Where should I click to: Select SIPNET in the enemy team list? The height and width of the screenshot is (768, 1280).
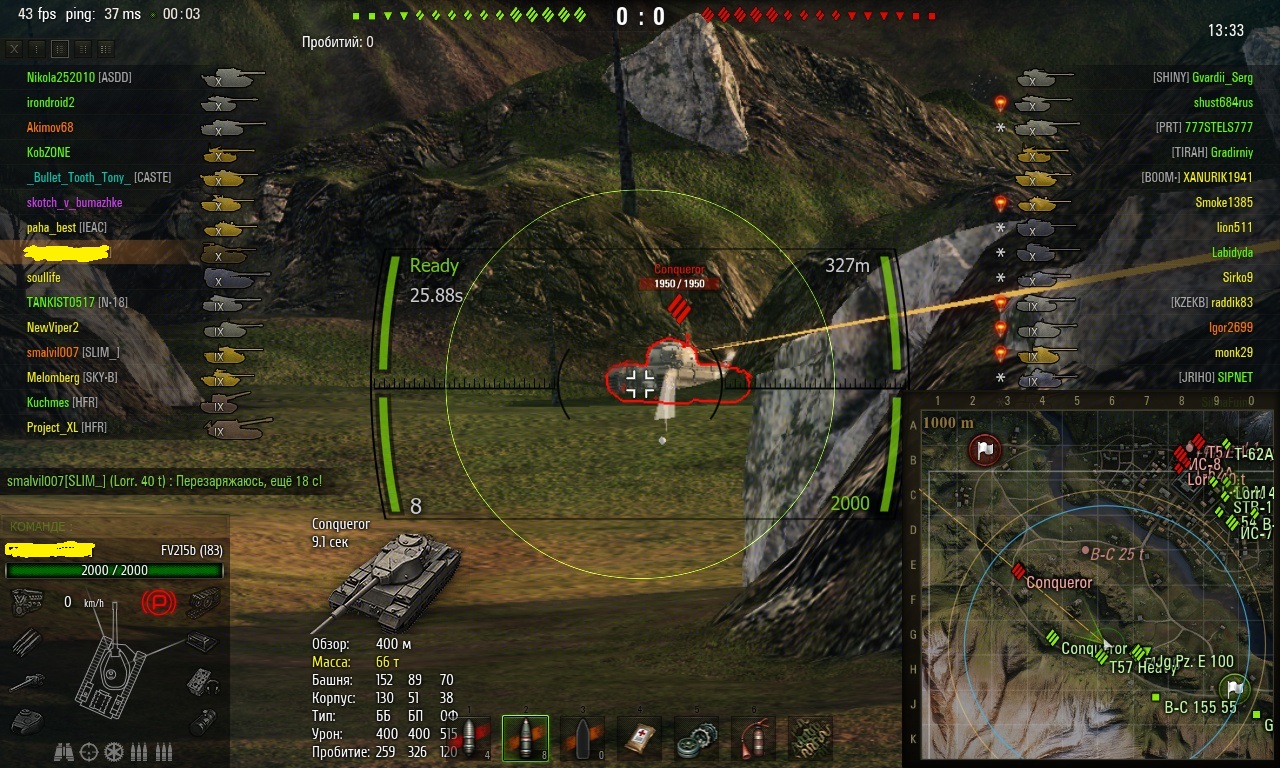click(x=1235, y=378)
